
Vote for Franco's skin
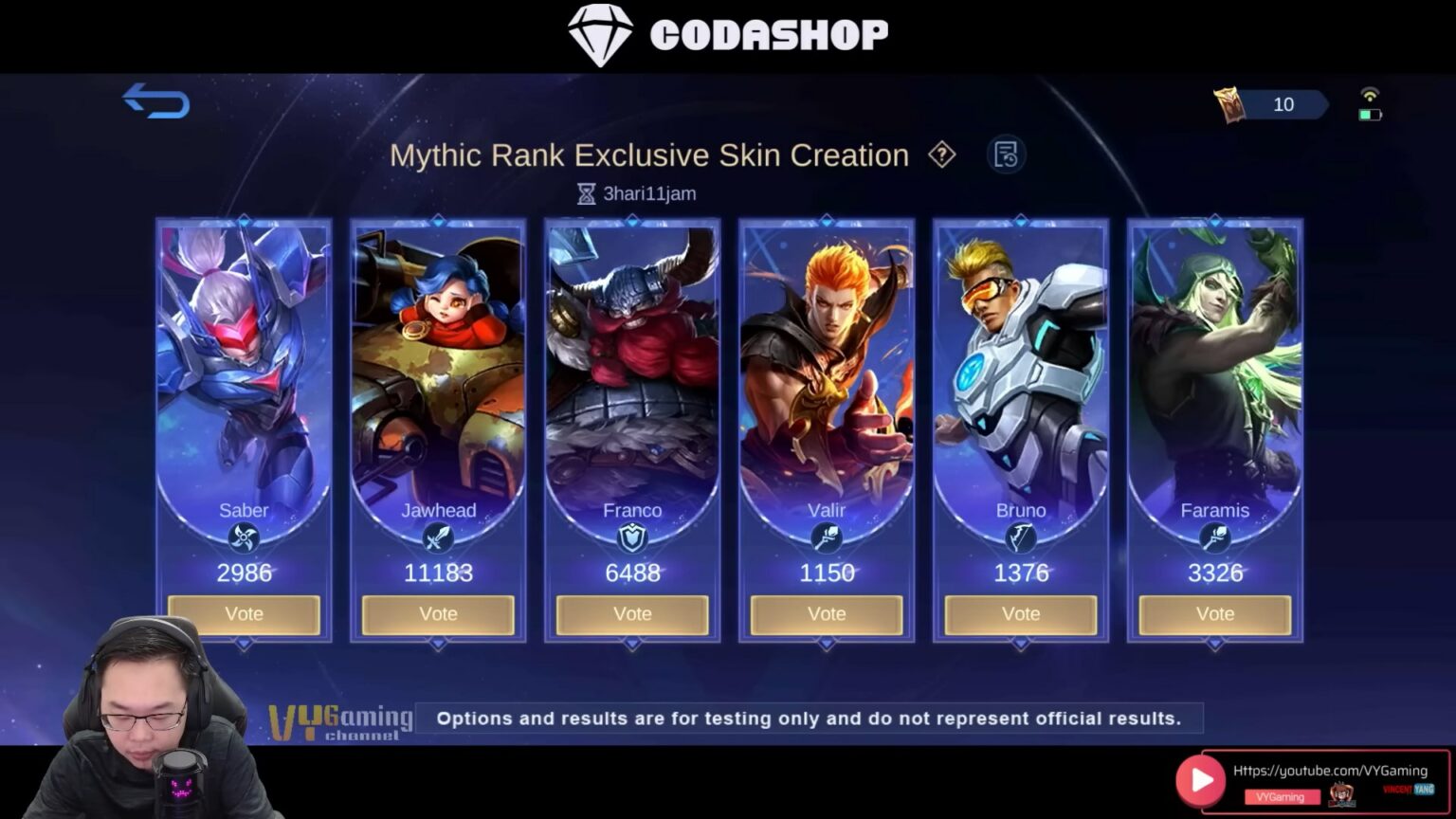[632, 614]
